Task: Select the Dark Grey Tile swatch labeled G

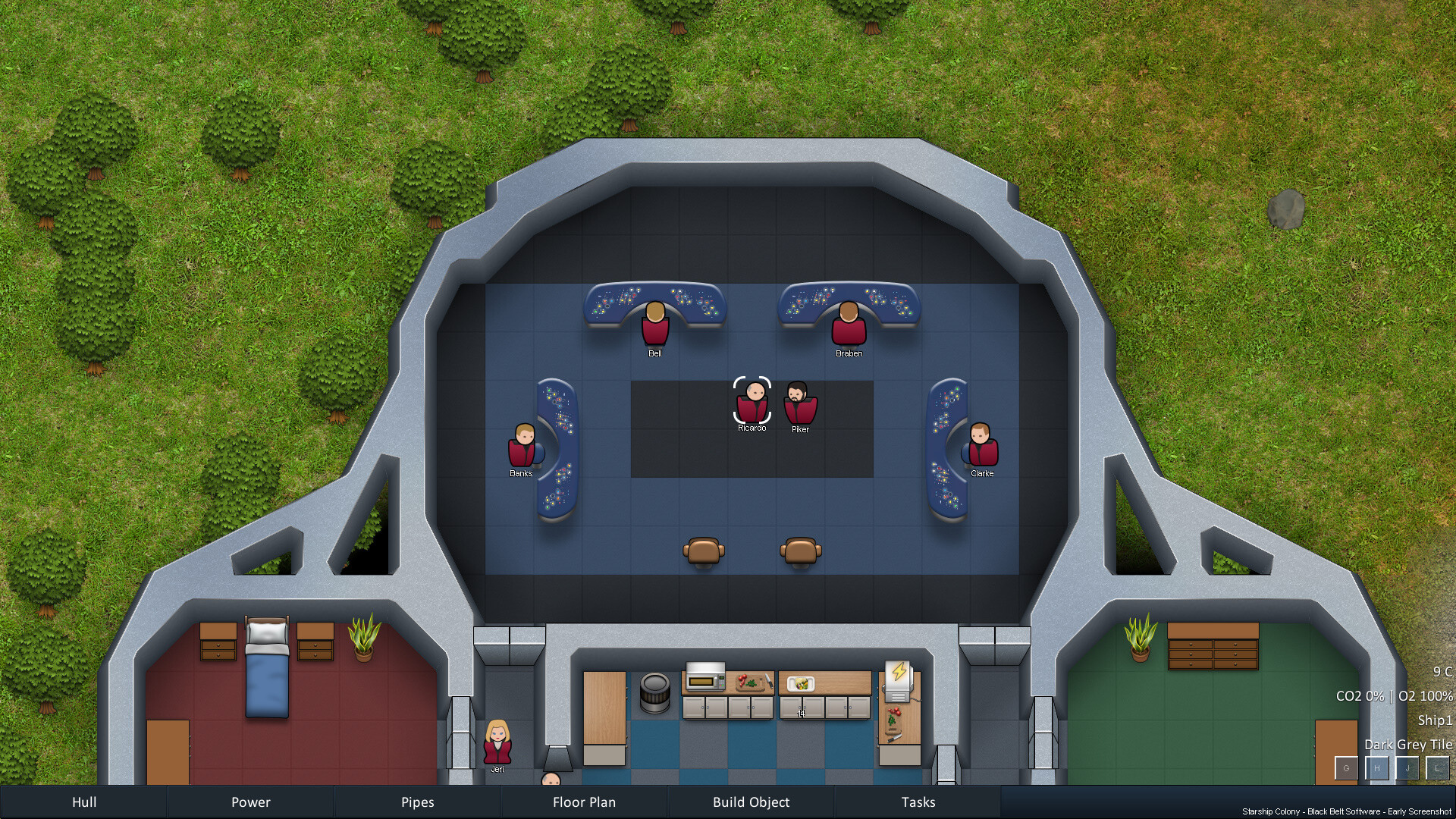Action: [1346, 768]
